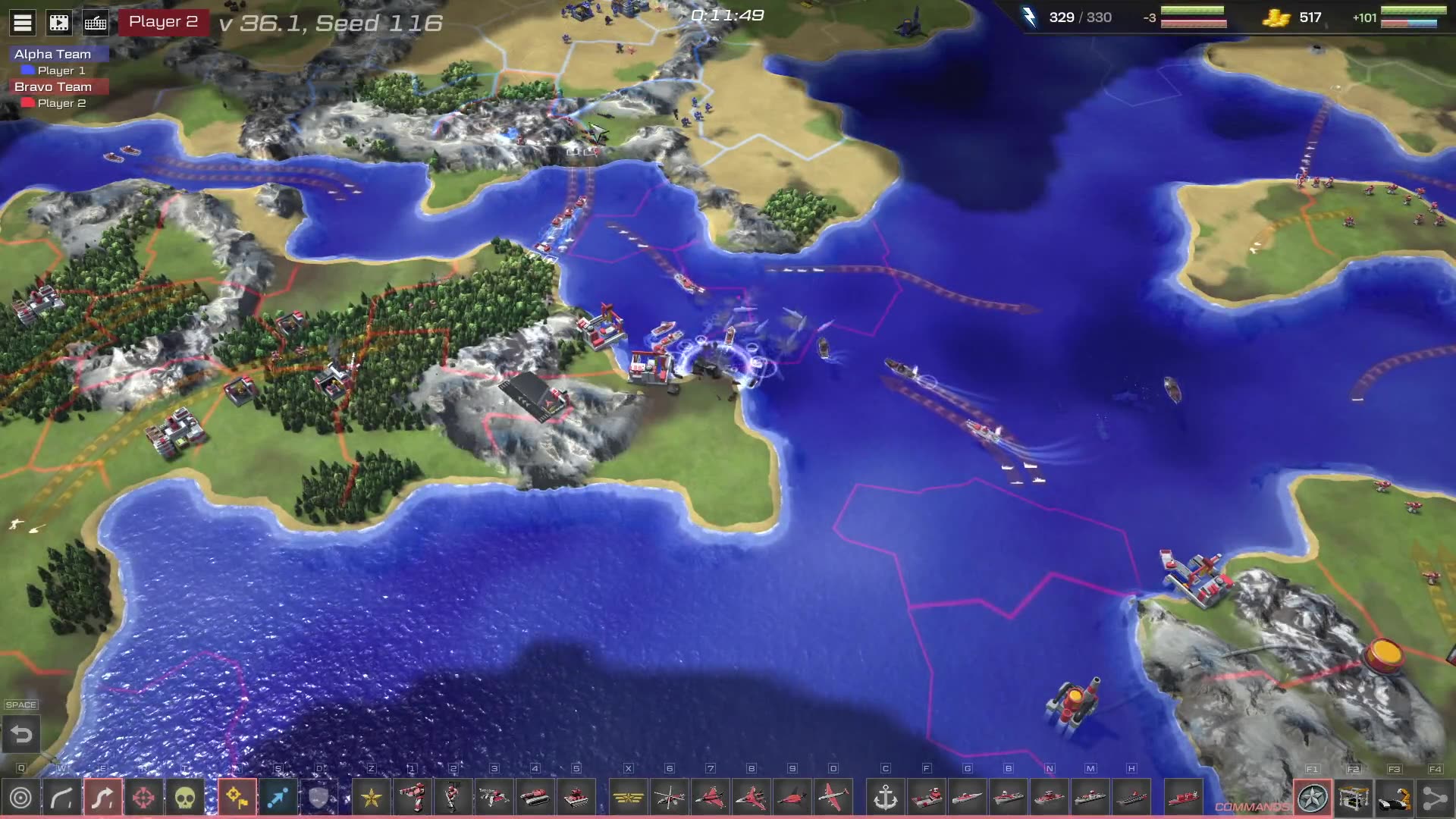Select the Player 2 label button
The image size is (1456, 819).
tap(163, 22)
